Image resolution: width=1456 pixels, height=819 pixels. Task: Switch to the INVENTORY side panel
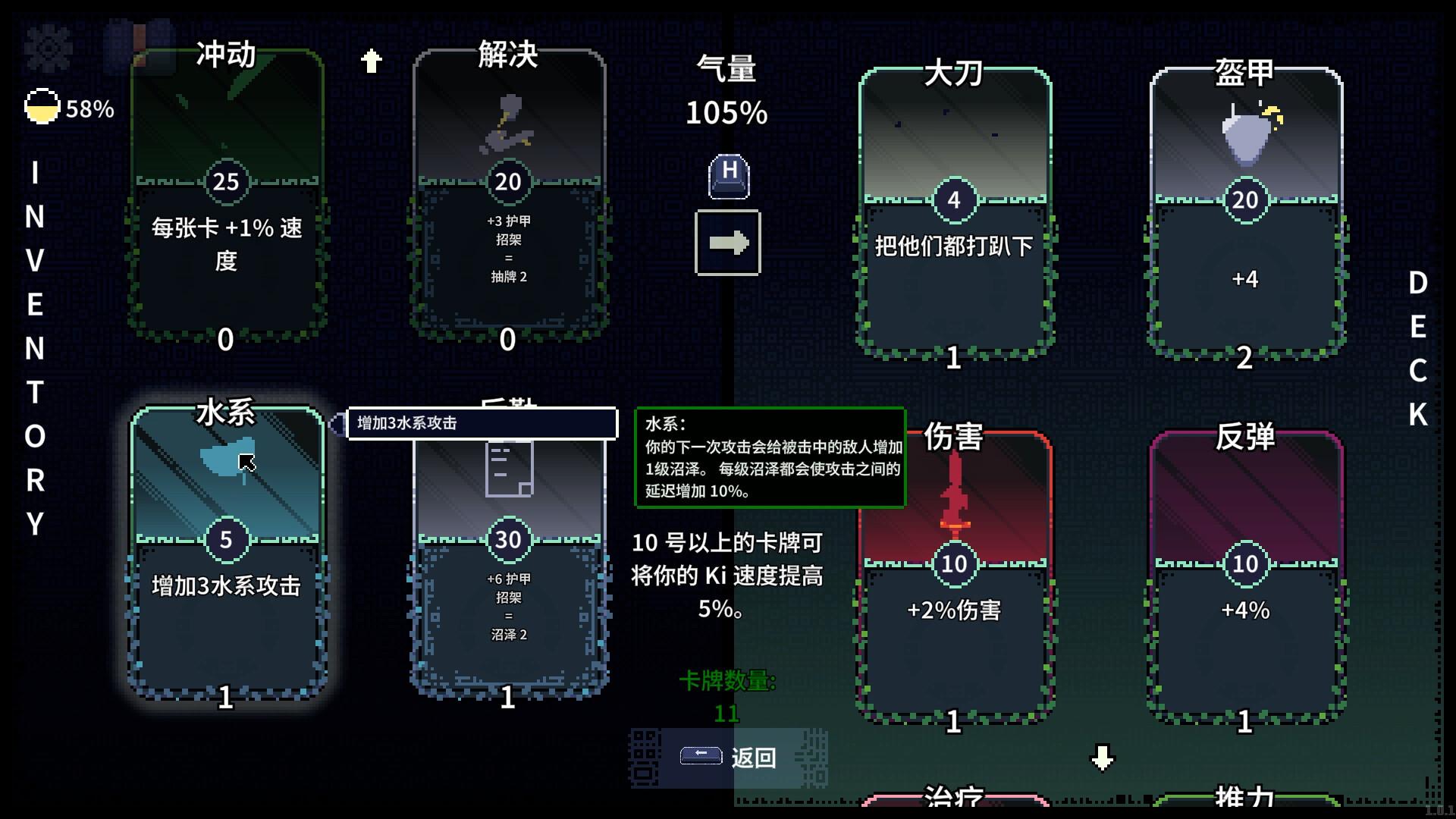click(x=34, y=349)
